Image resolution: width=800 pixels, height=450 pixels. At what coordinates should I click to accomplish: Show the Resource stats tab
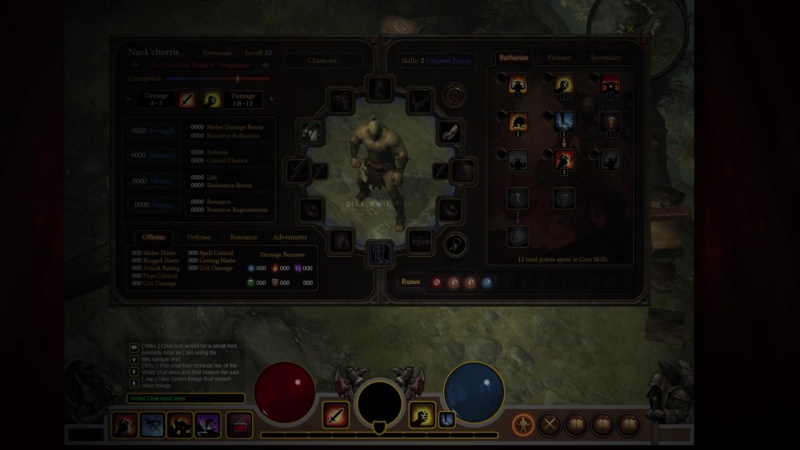pos(243,237)
